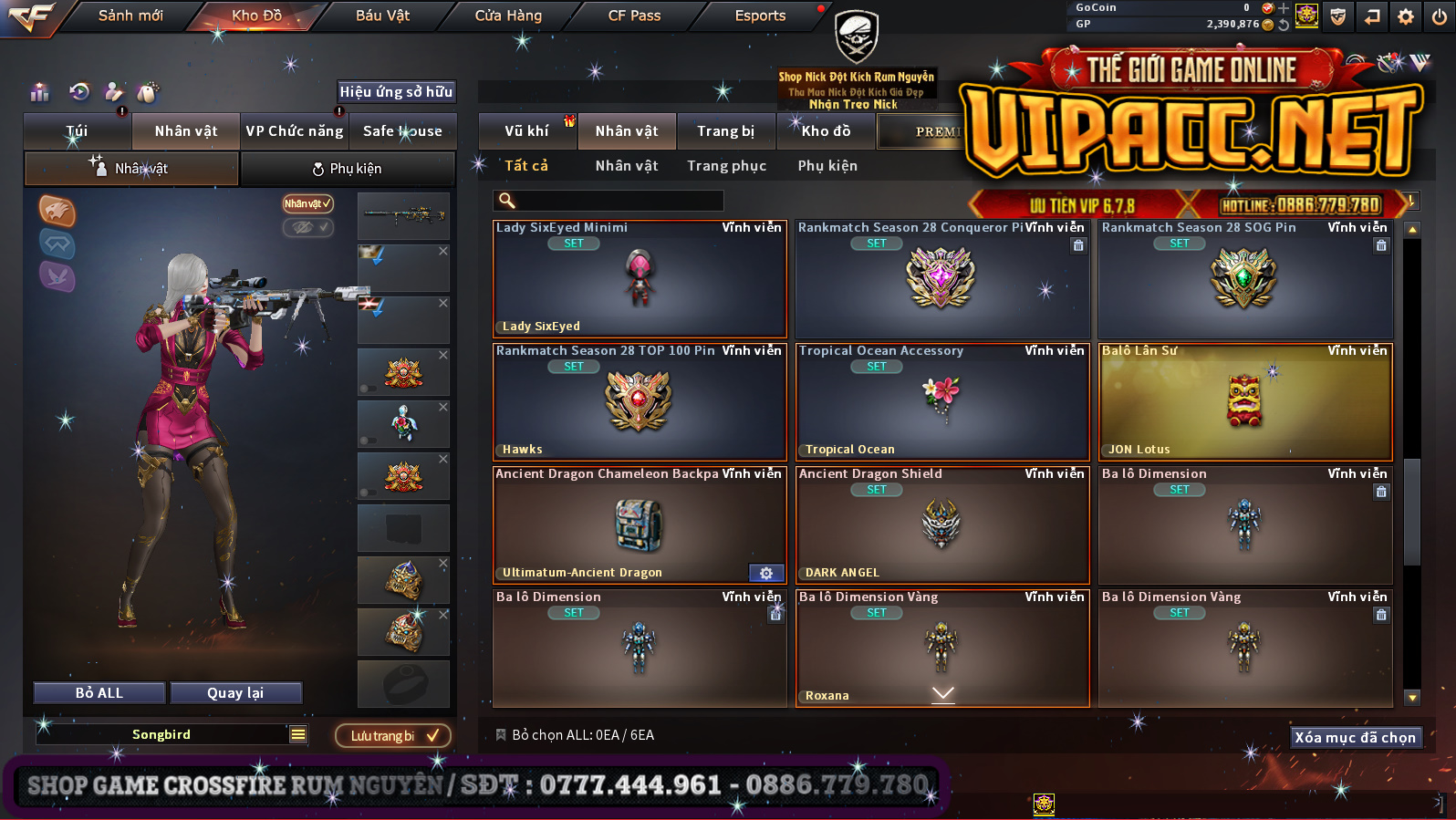Viewport: 1456px width, 820px height.
Task: Select the Vũ khí weapons category
Action: tap(527, 131)
